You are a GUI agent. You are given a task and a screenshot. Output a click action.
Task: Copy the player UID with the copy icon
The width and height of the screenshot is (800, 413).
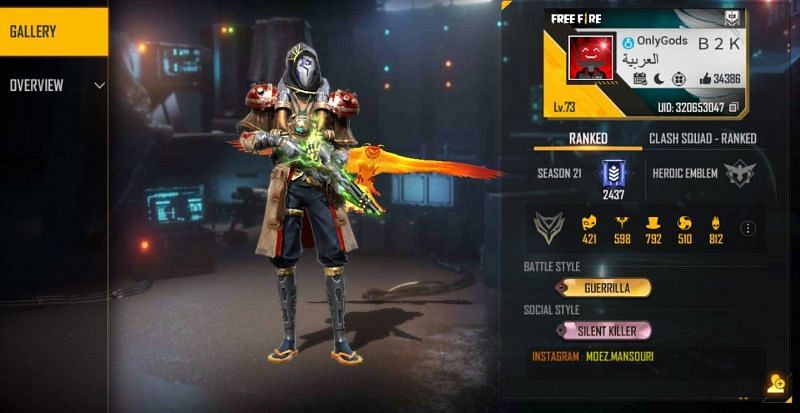pos(733,106)
